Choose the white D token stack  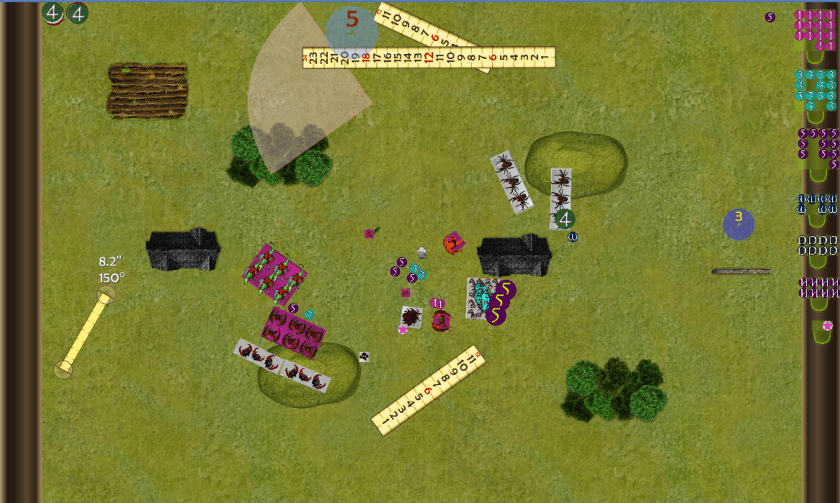coord(816,244)
